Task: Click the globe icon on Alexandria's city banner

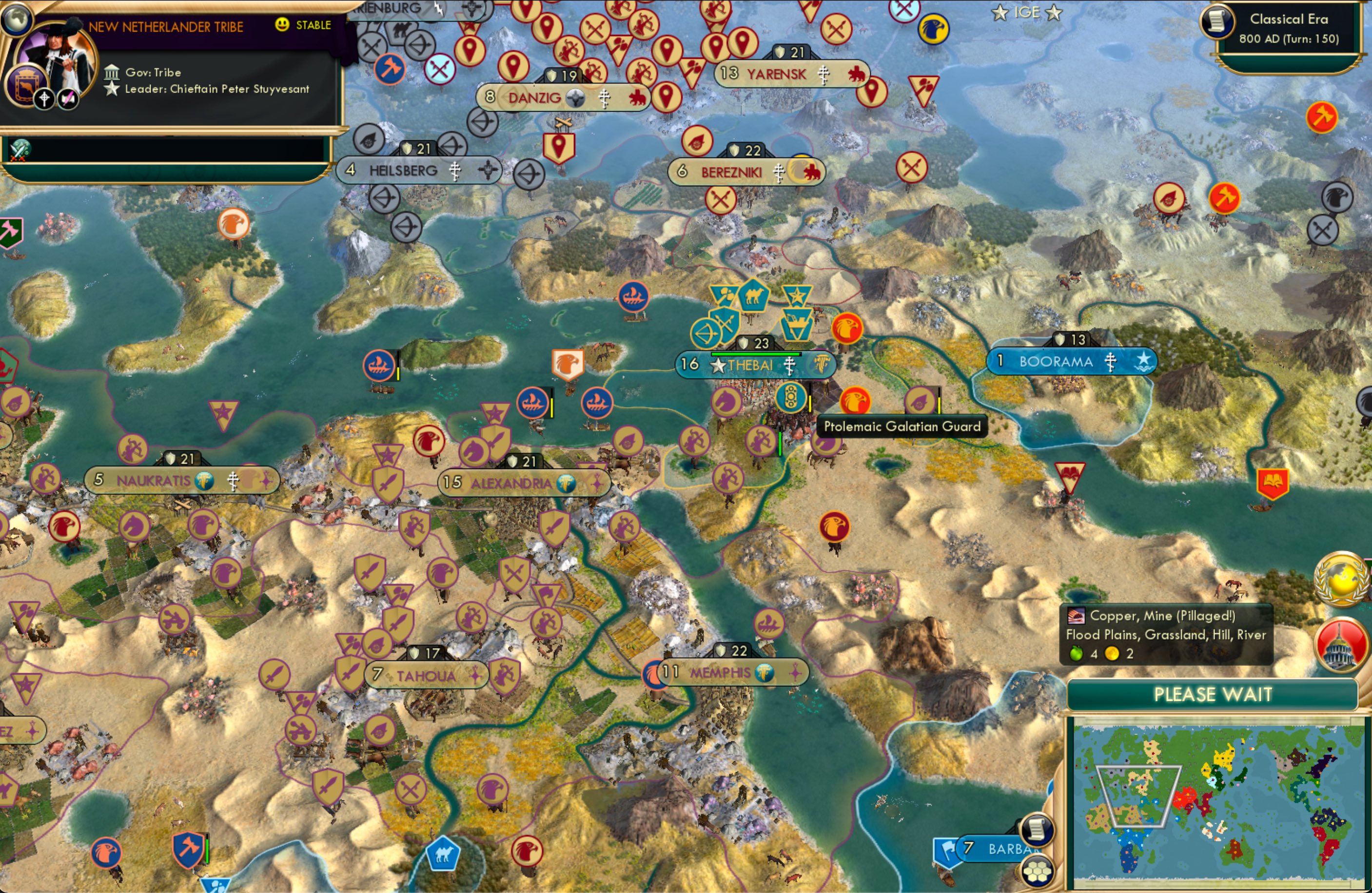Action: point(567,484)
